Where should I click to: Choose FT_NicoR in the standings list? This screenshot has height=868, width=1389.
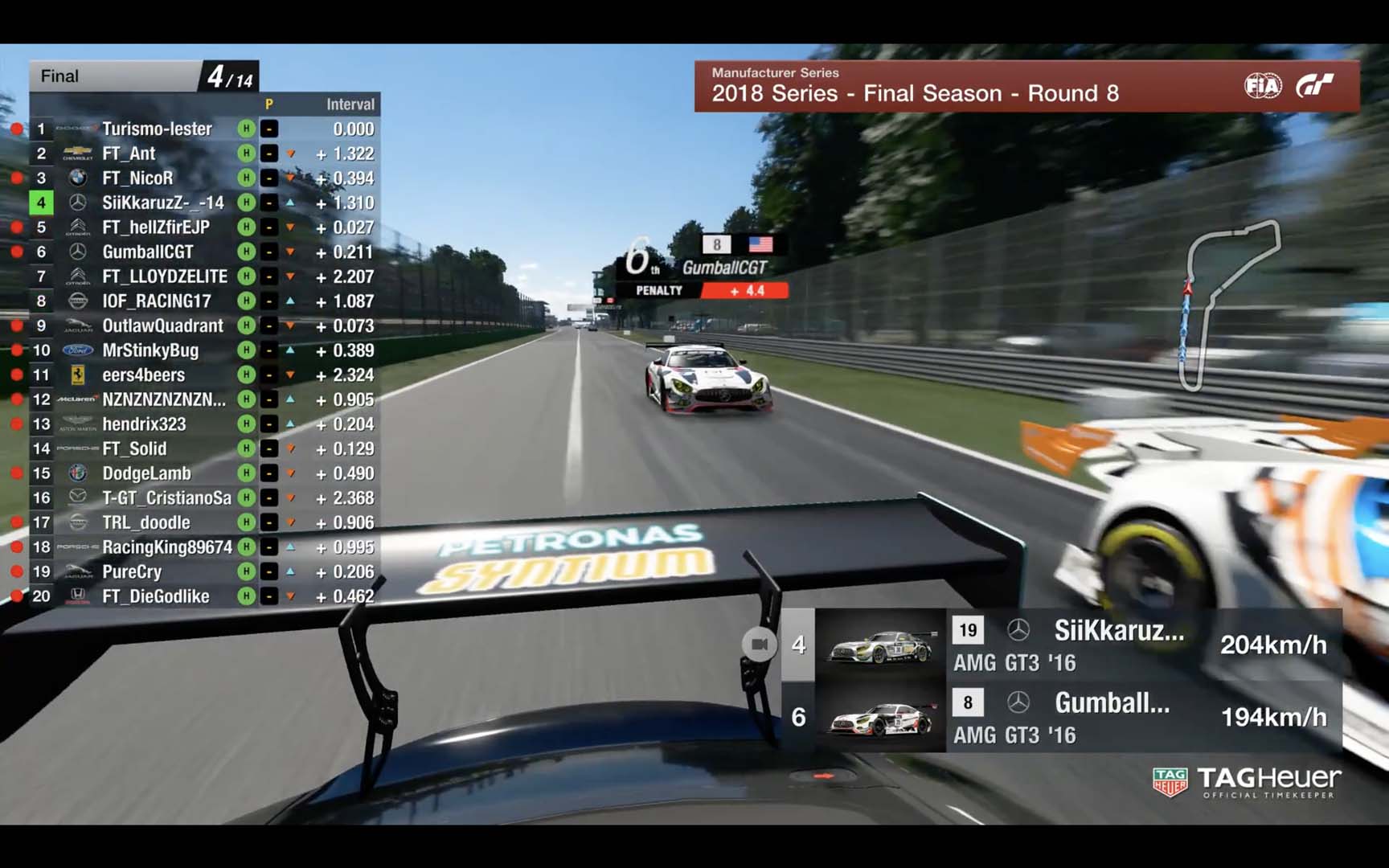click(137, 178)
